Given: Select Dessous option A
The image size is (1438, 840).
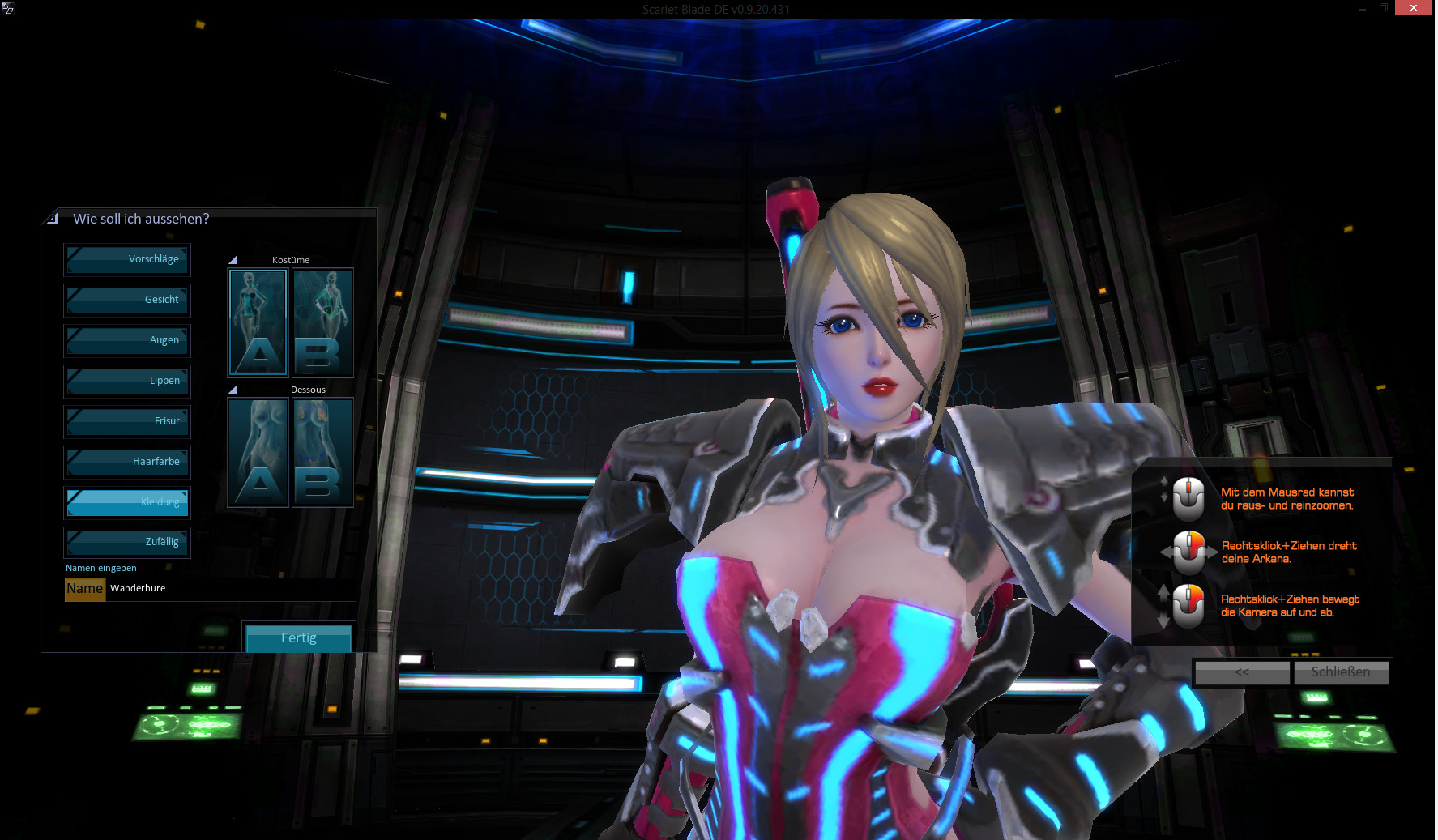Looking at the screenshot, I should tap(258, 453).
